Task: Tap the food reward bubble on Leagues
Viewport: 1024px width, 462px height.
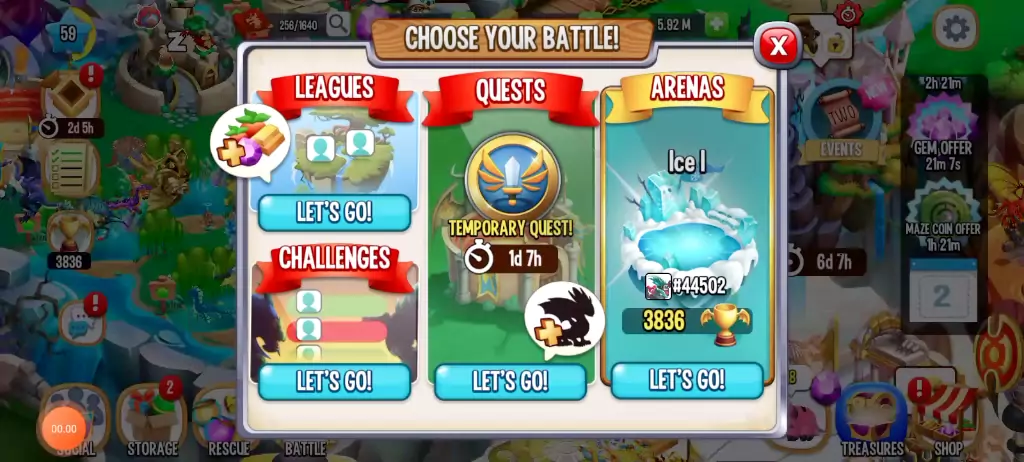Action: pyautogui.click(x=250, y=142)
